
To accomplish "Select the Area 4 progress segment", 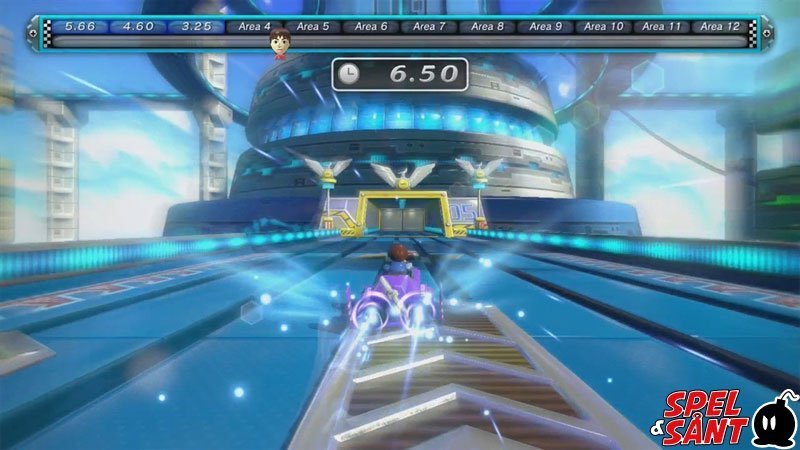I will click(255, 26).
